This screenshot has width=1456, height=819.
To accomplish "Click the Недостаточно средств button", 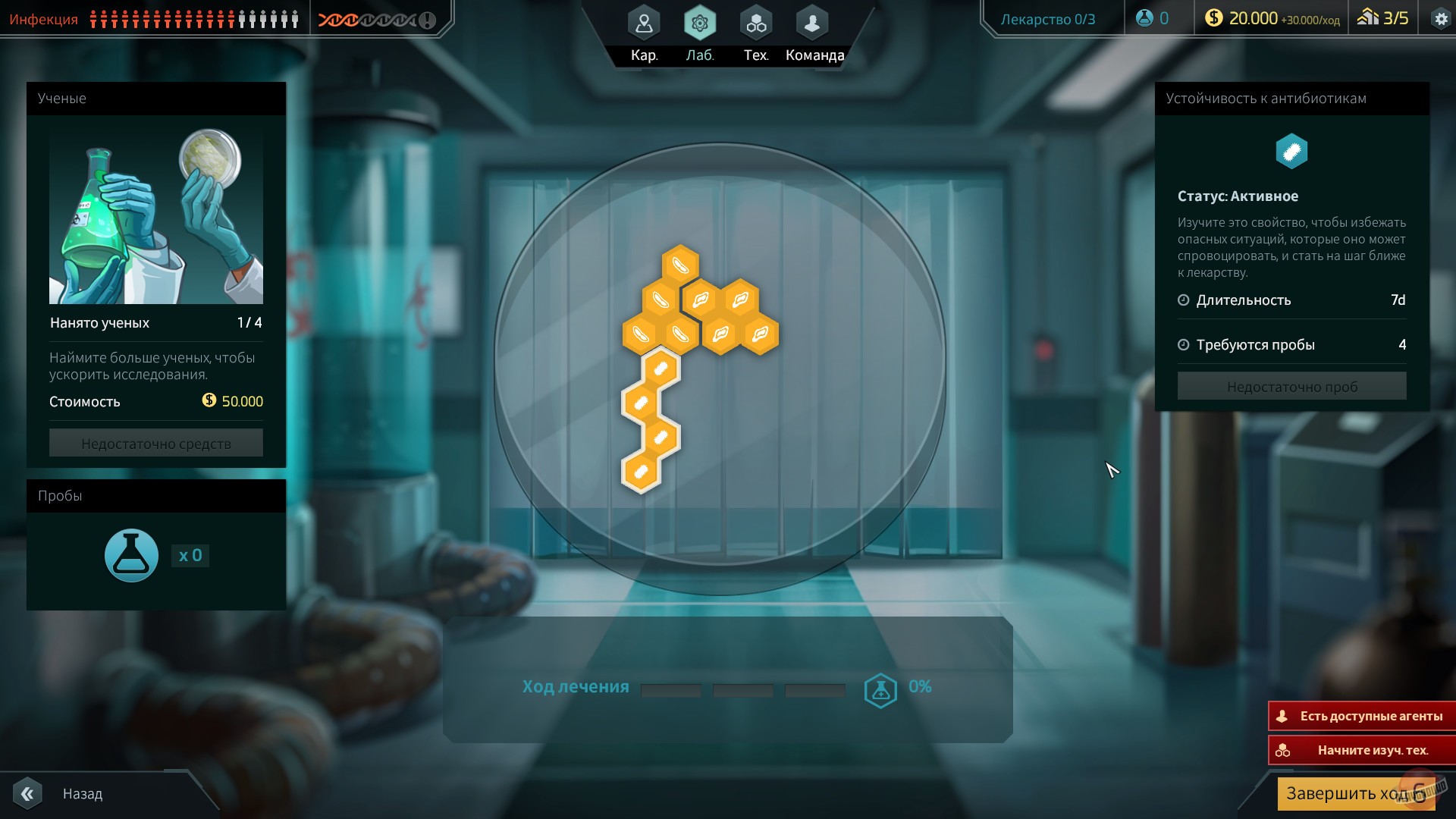I will coord(155,443).
